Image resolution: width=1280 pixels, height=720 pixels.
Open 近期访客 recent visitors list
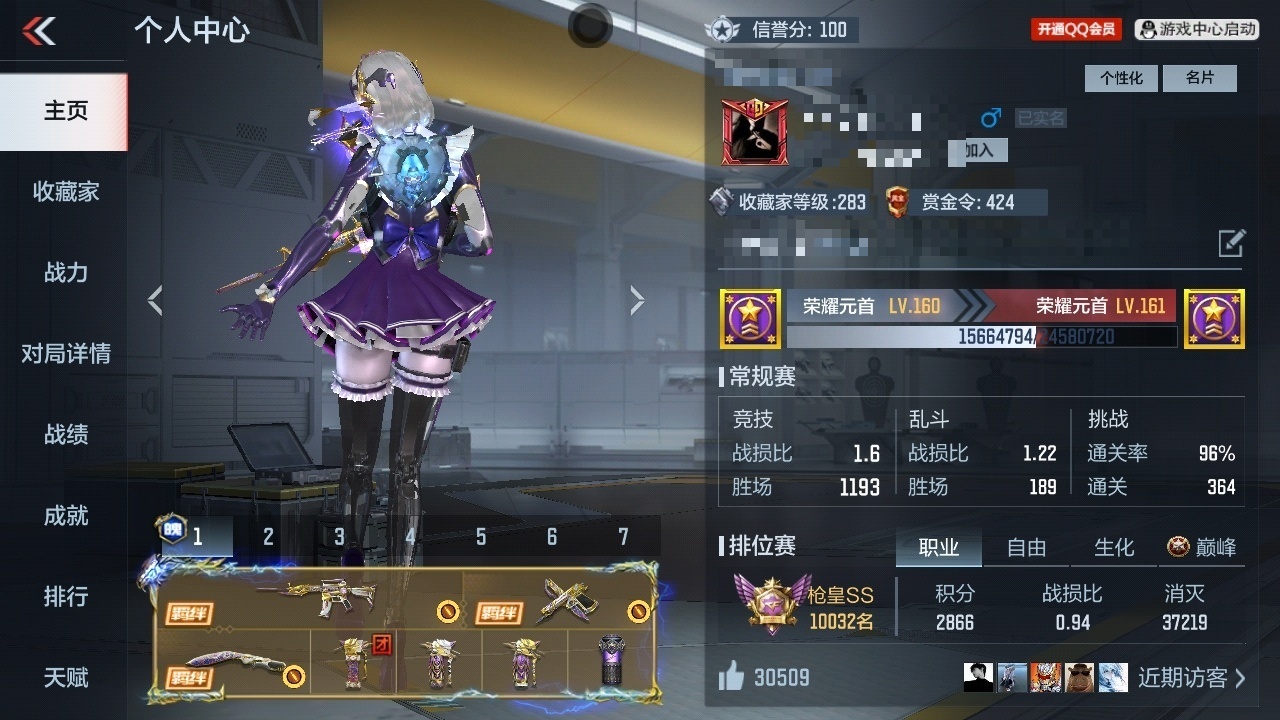click(x=1191, y=678)
